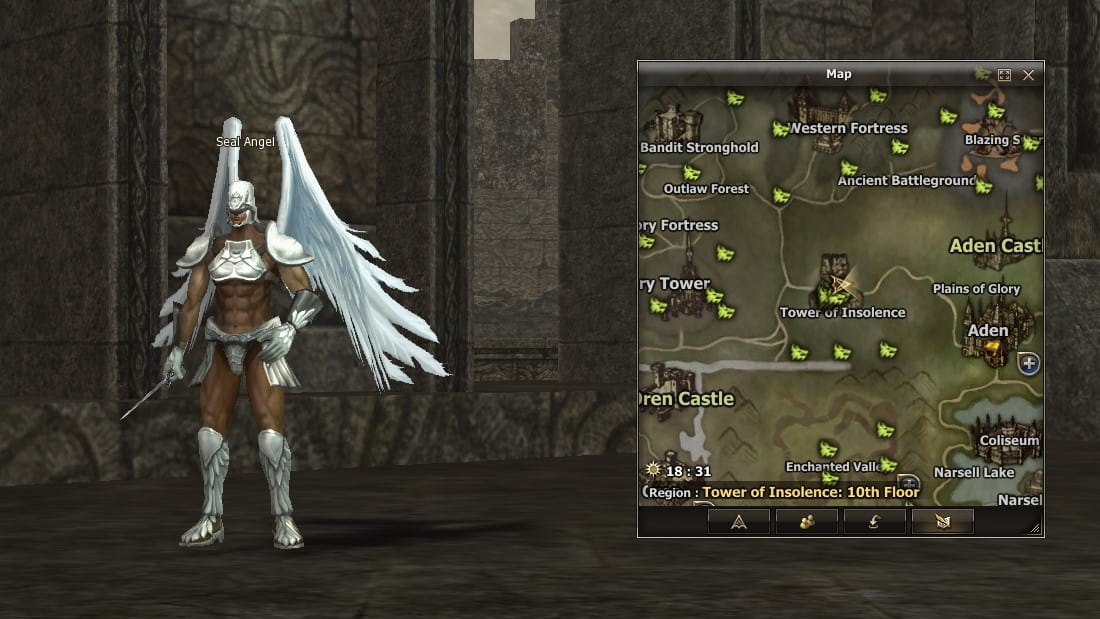Viewport: 1100px width, 619px height.
Task: Click the blue plus marker near Aden
Action: coord(1028,364)
